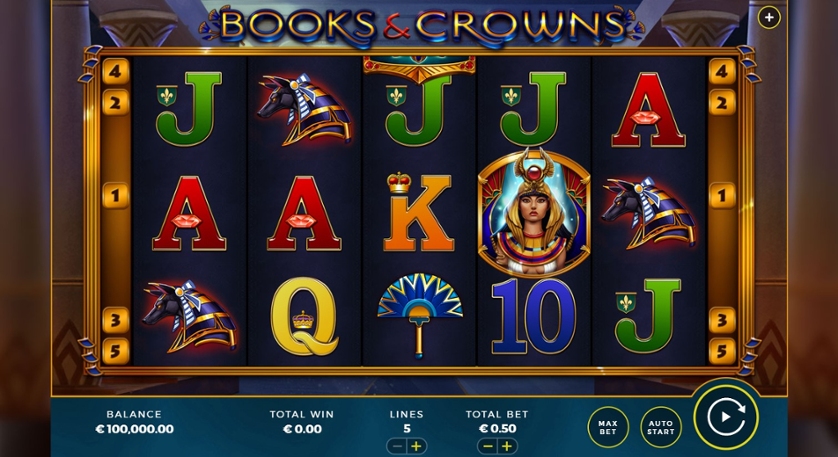
Task: Activate the Auto Start button
Action: coord(660,427)
